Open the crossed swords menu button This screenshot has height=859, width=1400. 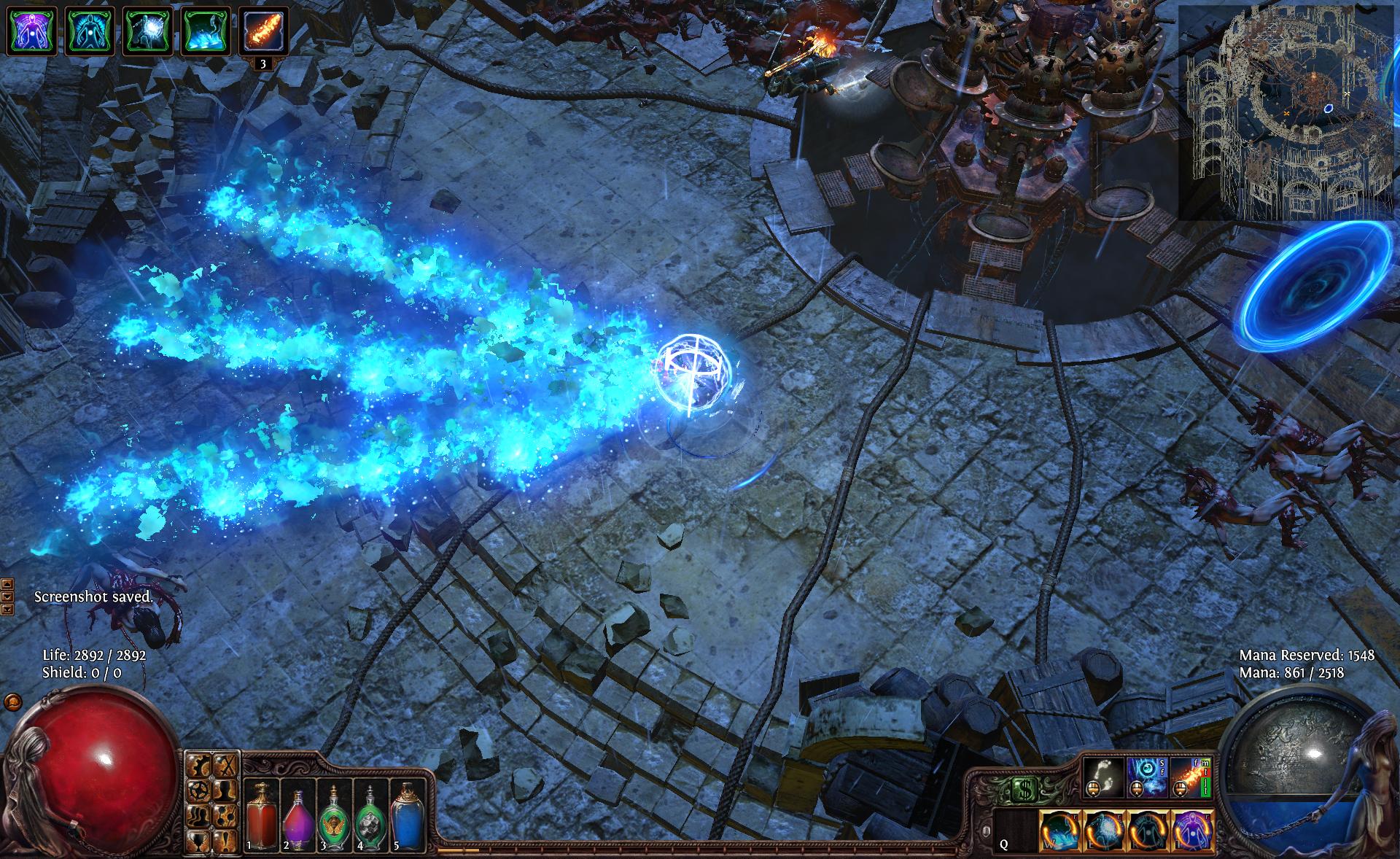(226, 764)
